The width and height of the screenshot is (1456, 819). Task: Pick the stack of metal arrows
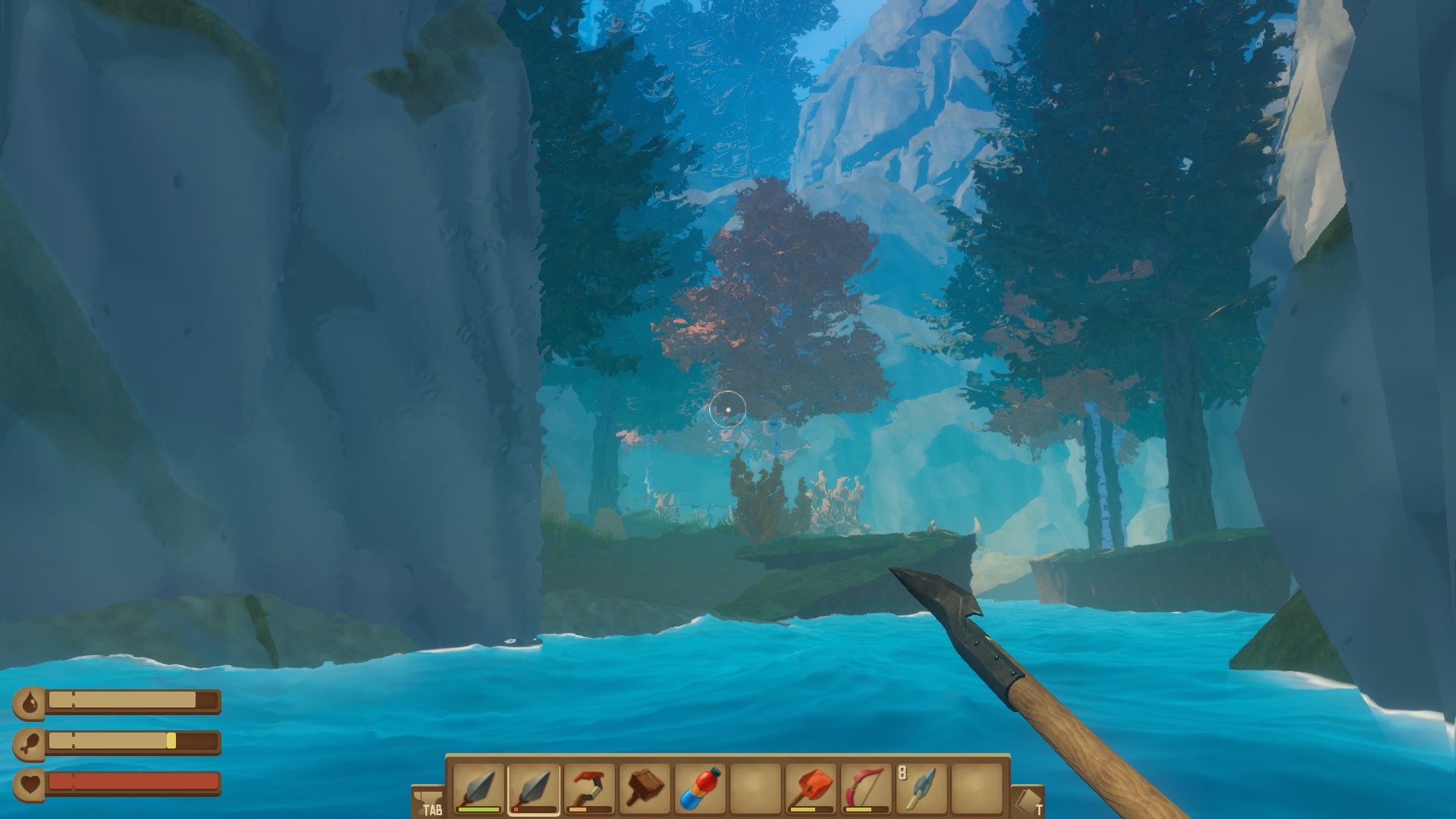[922, 786]
